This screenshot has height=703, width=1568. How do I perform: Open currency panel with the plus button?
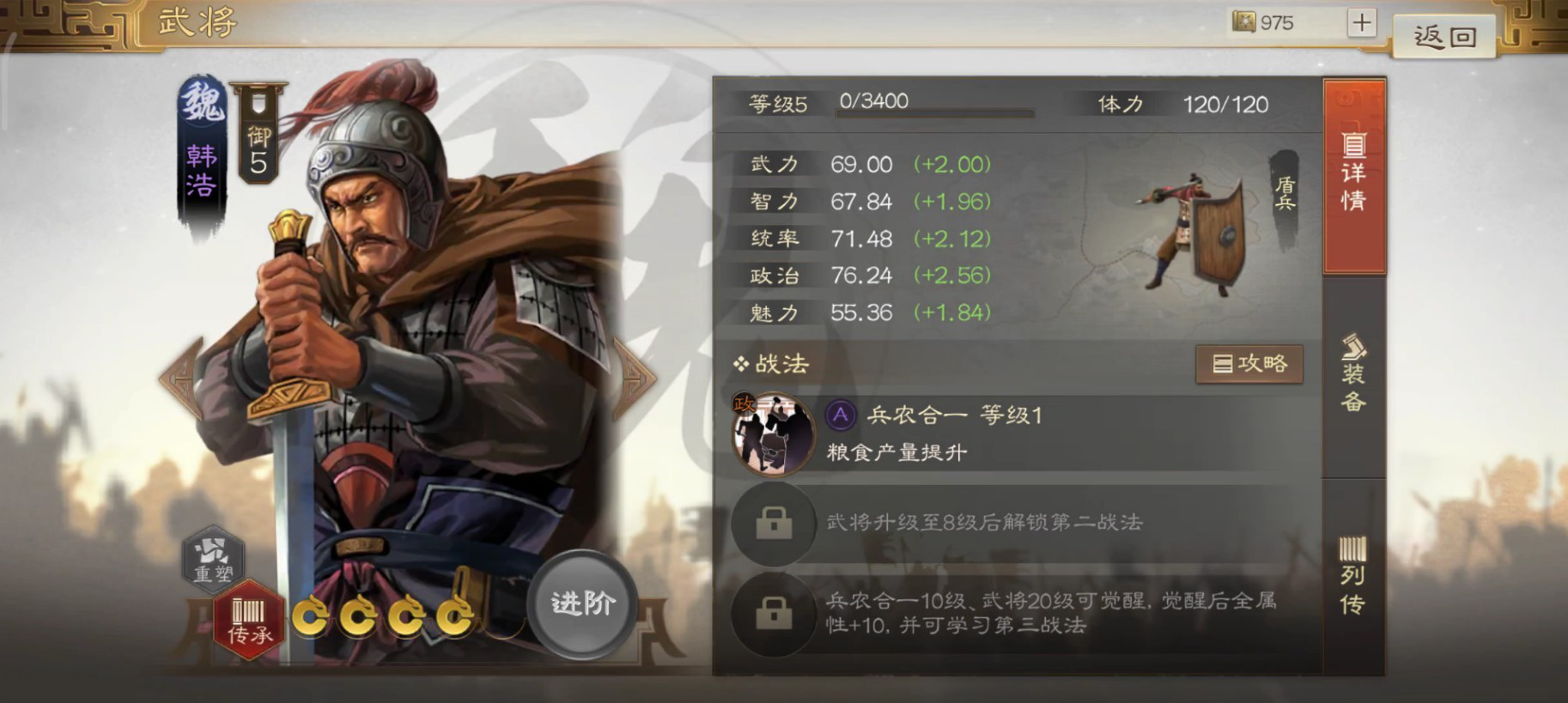(1360, 22)
